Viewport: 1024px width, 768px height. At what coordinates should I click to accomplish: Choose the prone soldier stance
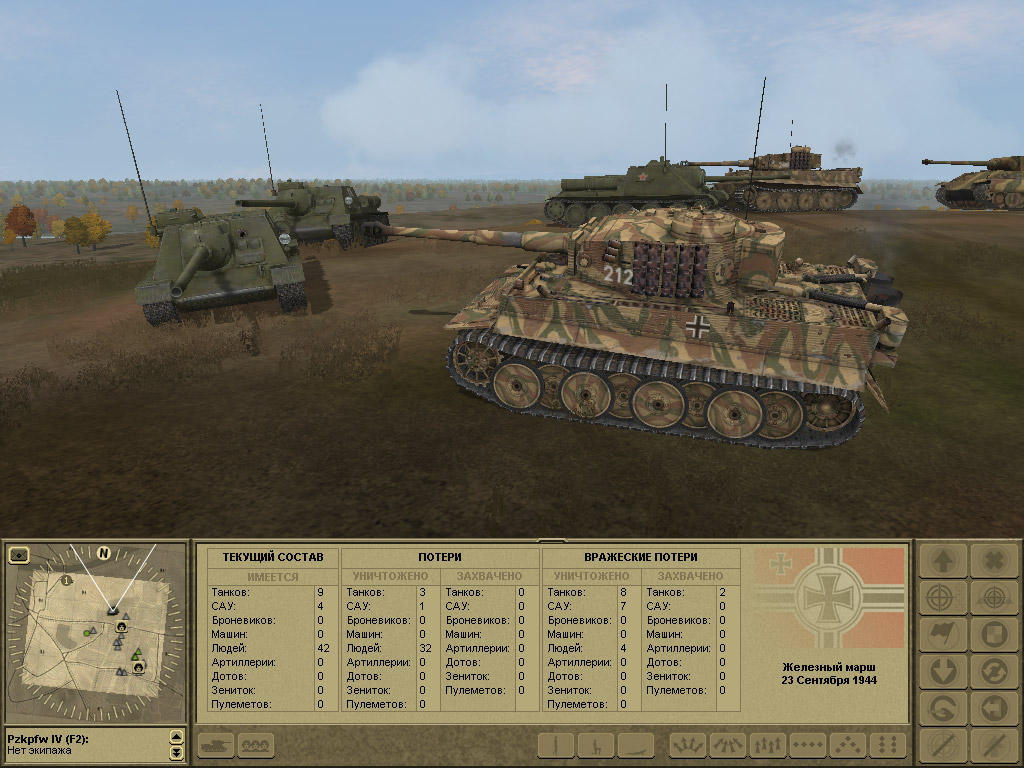(635, 745)
